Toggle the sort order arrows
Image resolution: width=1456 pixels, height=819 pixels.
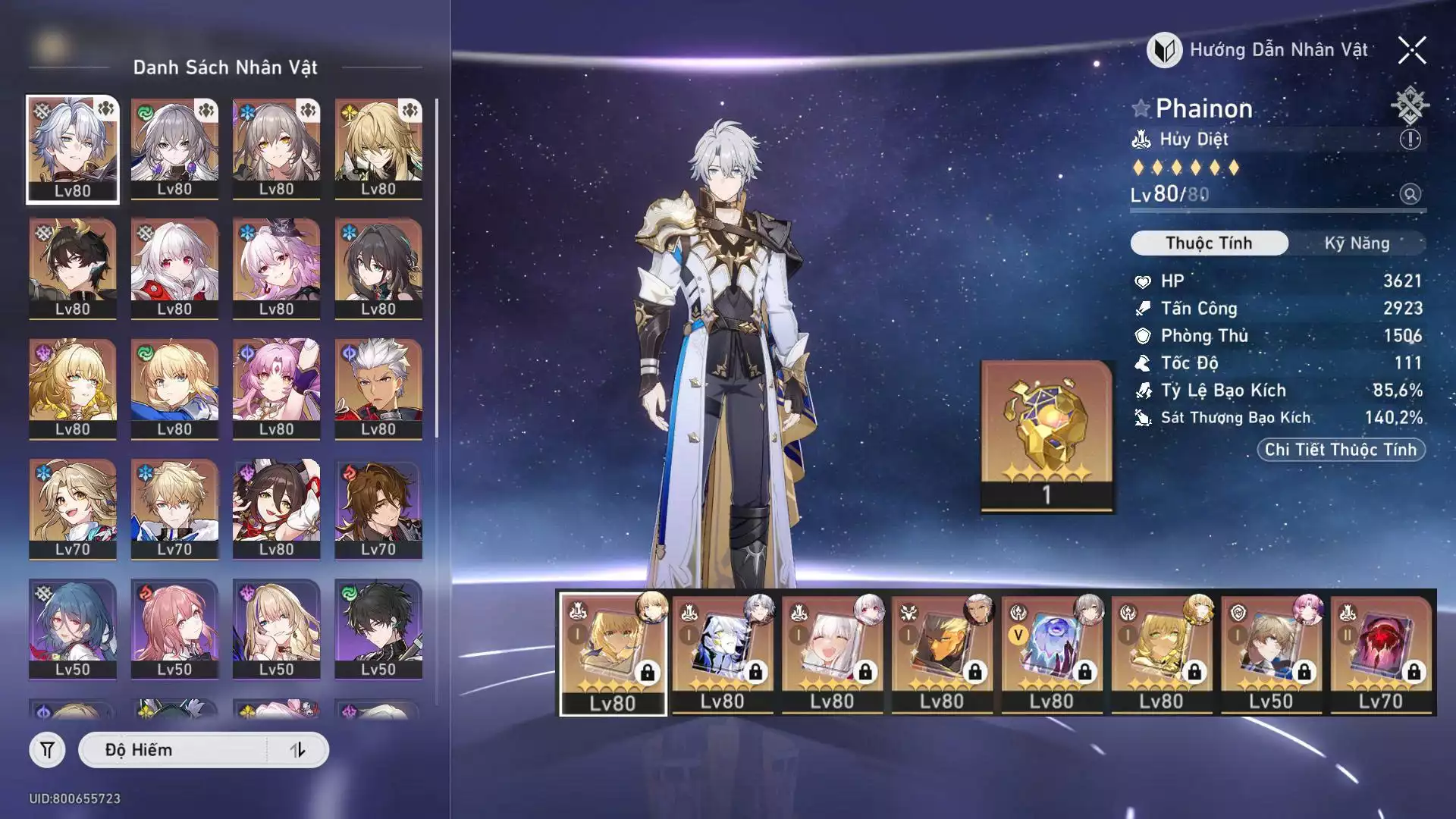tap(298, 750)
